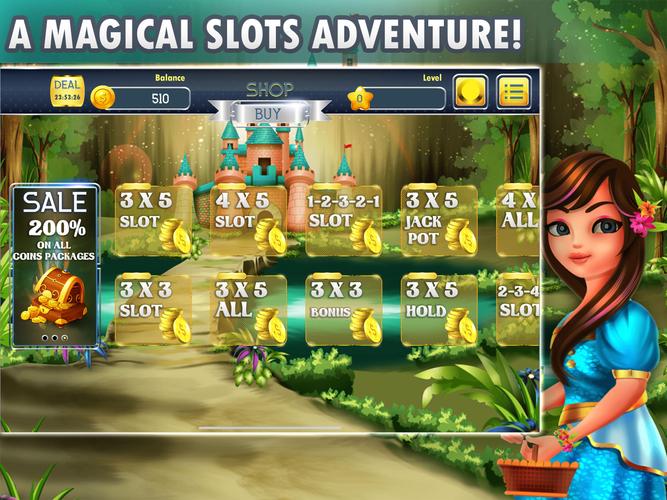Tap the Shop BUY button
667x500 pixels.
tap(267, 112)
